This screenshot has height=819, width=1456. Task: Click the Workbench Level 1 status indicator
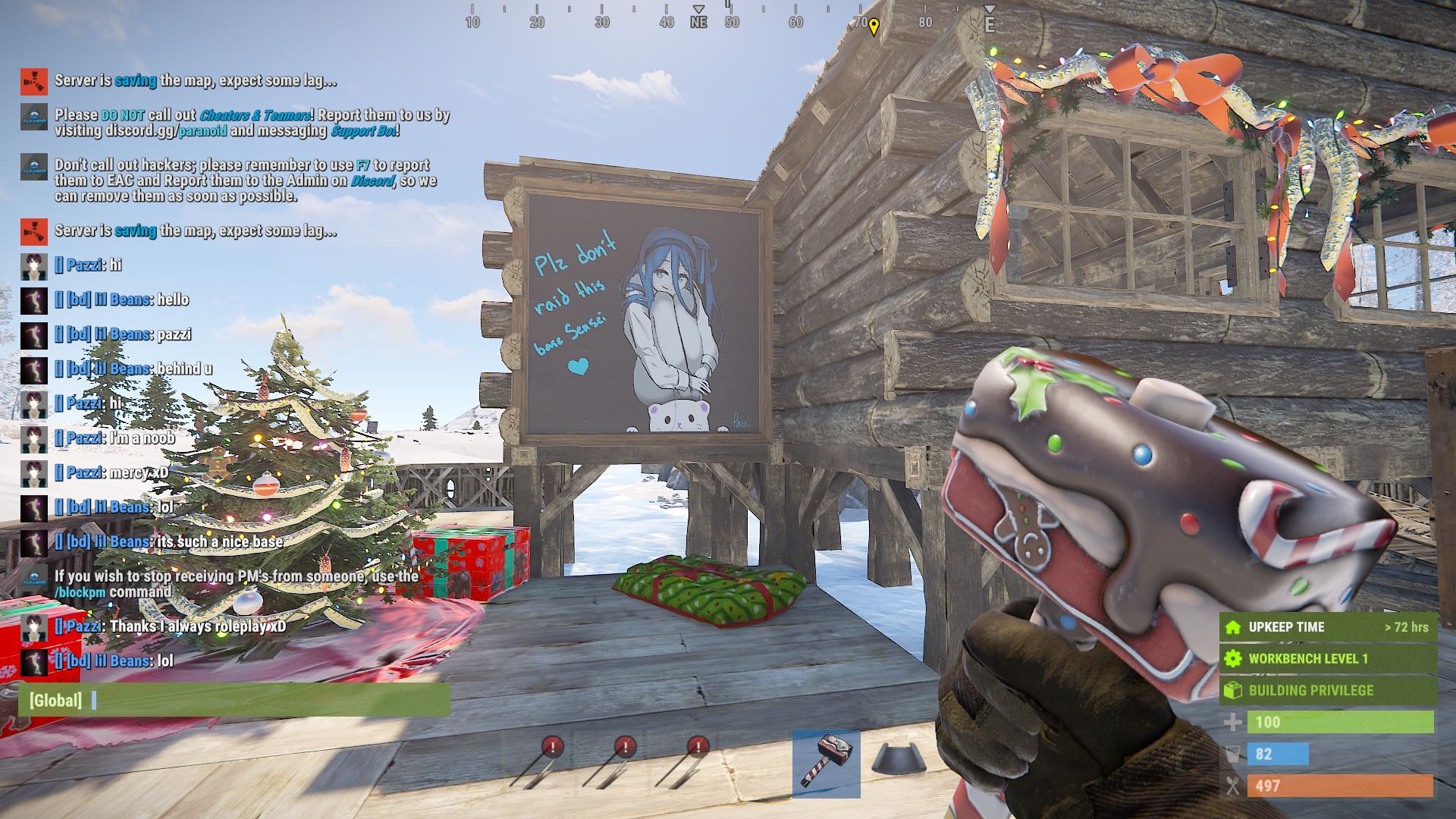point(1327,658)
